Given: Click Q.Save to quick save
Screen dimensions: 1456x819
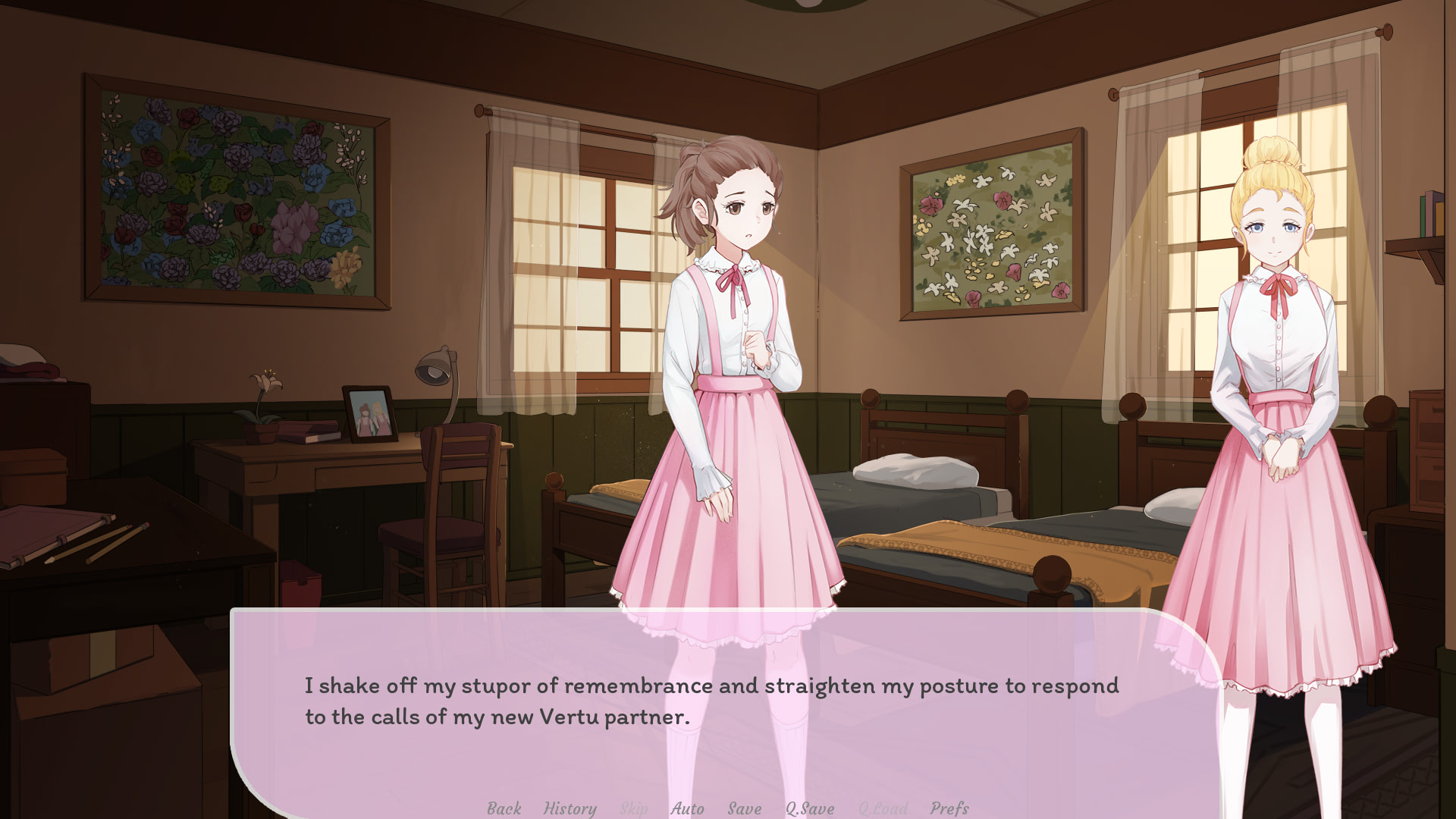Looking at the screenshot, I should (x=810, y=808).
